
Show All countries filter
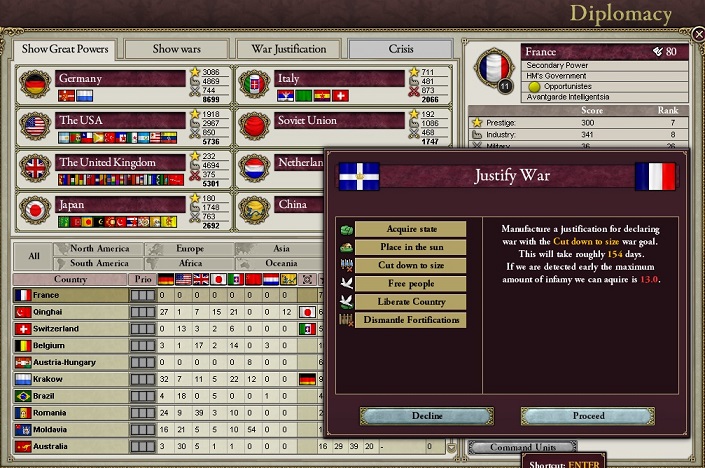(x=34, y=256)
